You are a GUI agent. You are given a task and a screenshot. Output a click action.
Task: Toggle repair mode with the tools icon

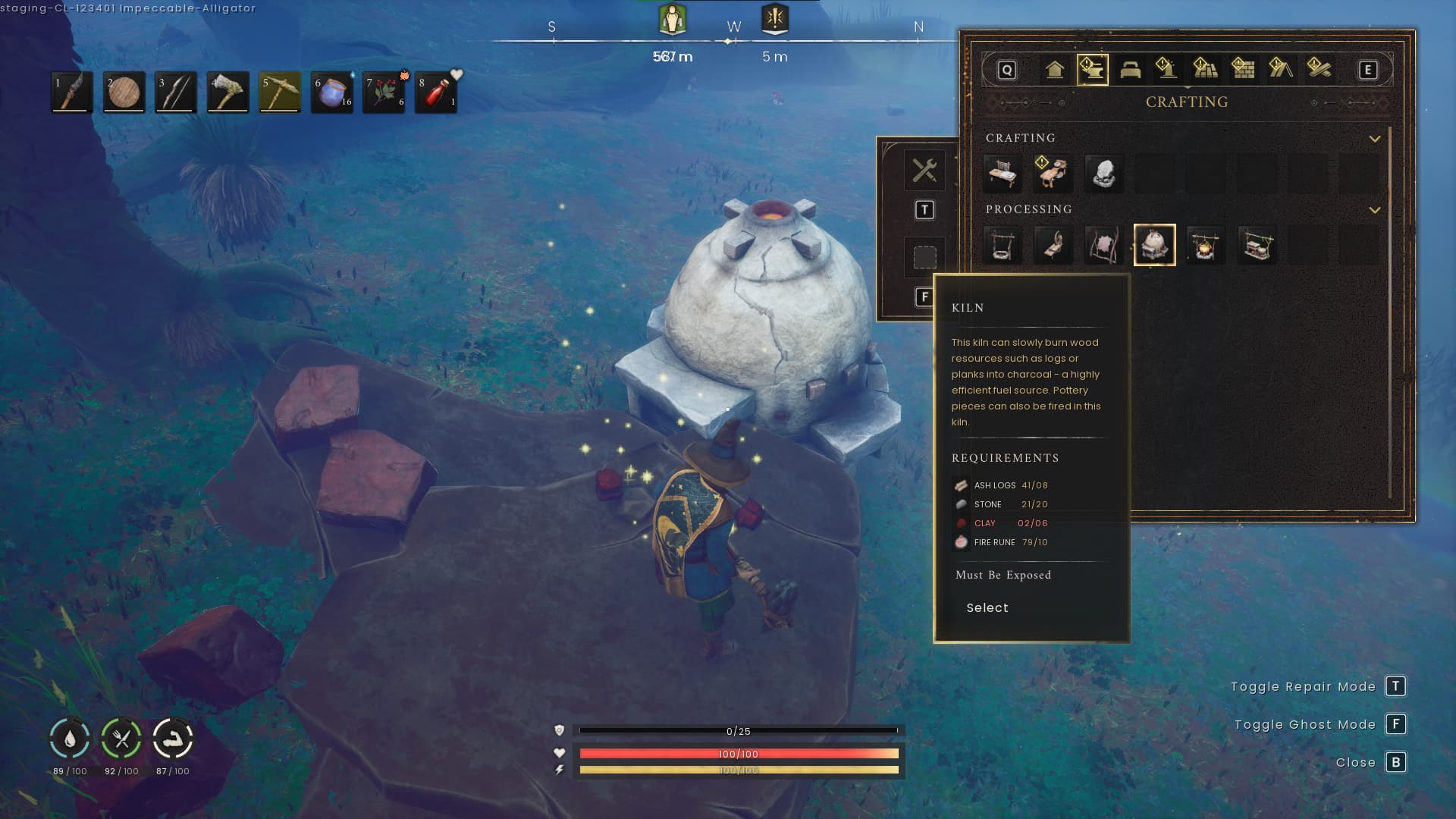[x=924, y=170]
